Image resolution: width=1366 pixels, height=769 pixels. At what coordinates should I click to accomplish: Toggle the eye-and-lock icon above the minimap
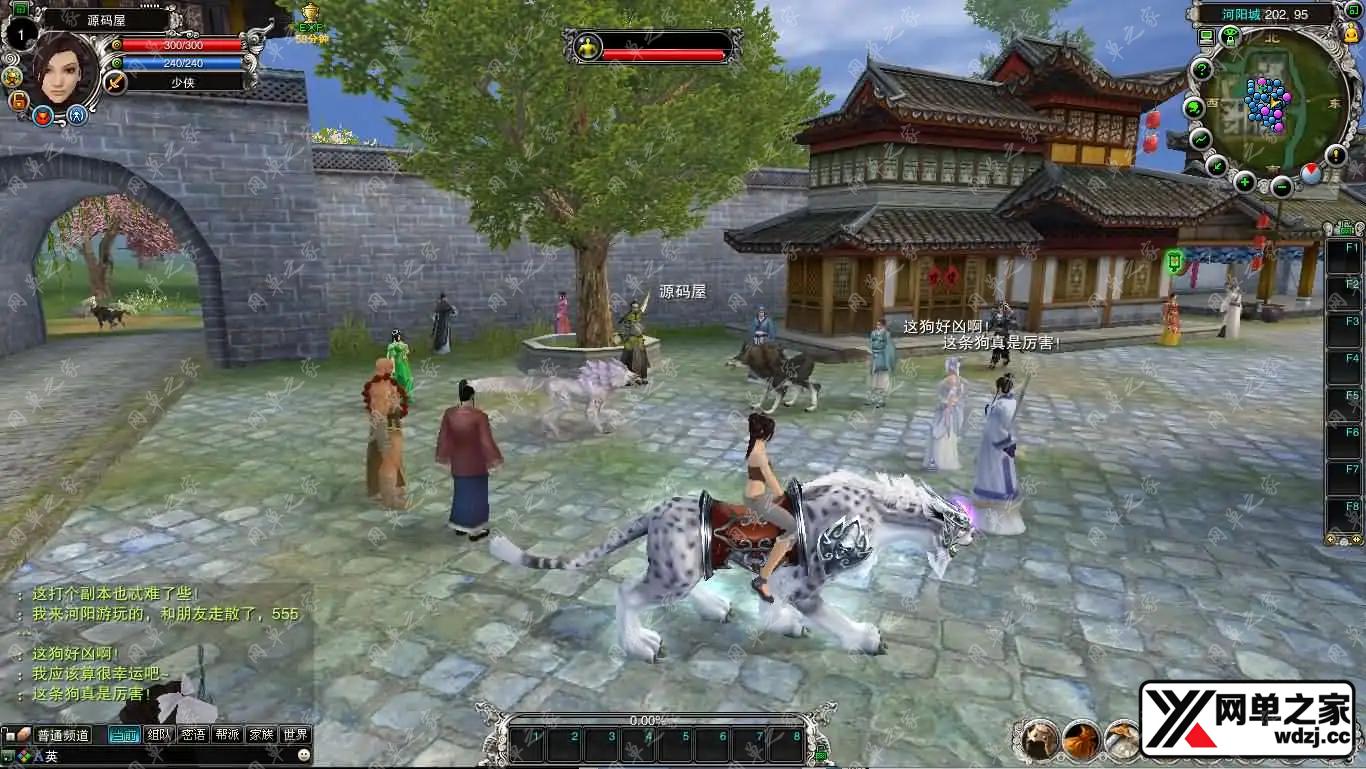[1231, 37]
